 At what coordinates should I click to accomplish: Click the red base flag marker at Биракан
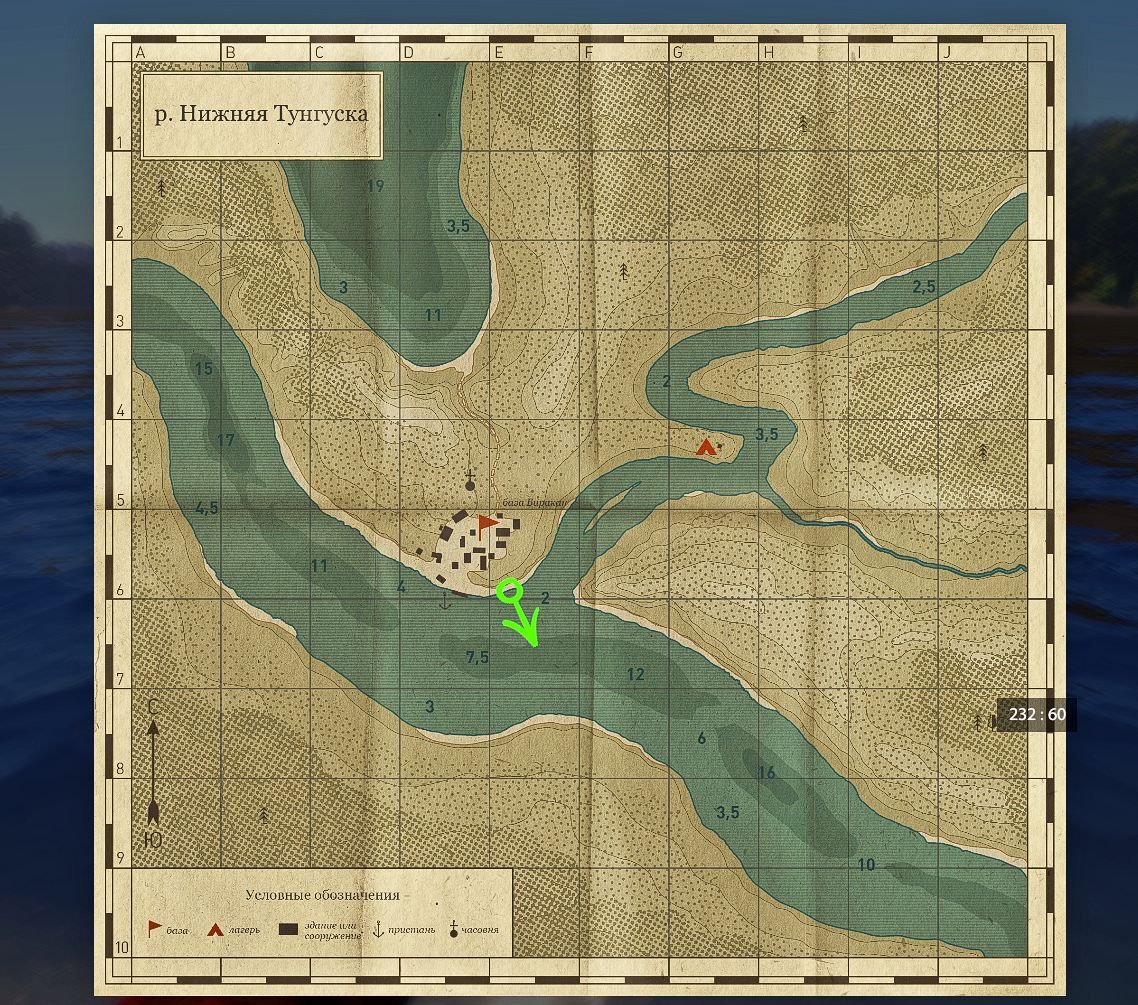point(487,524)
